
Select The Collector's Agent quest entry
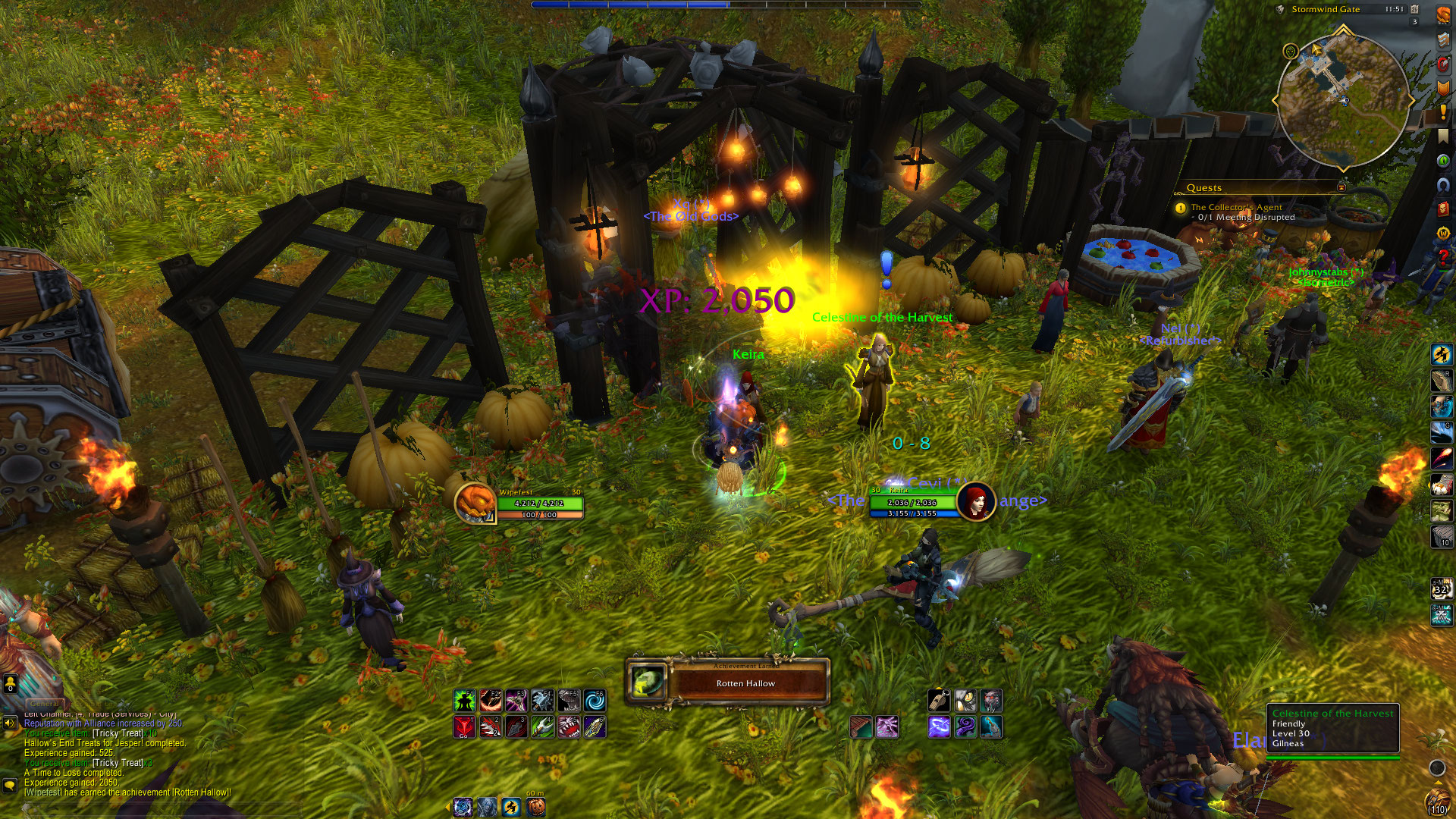click(1236, 207)
